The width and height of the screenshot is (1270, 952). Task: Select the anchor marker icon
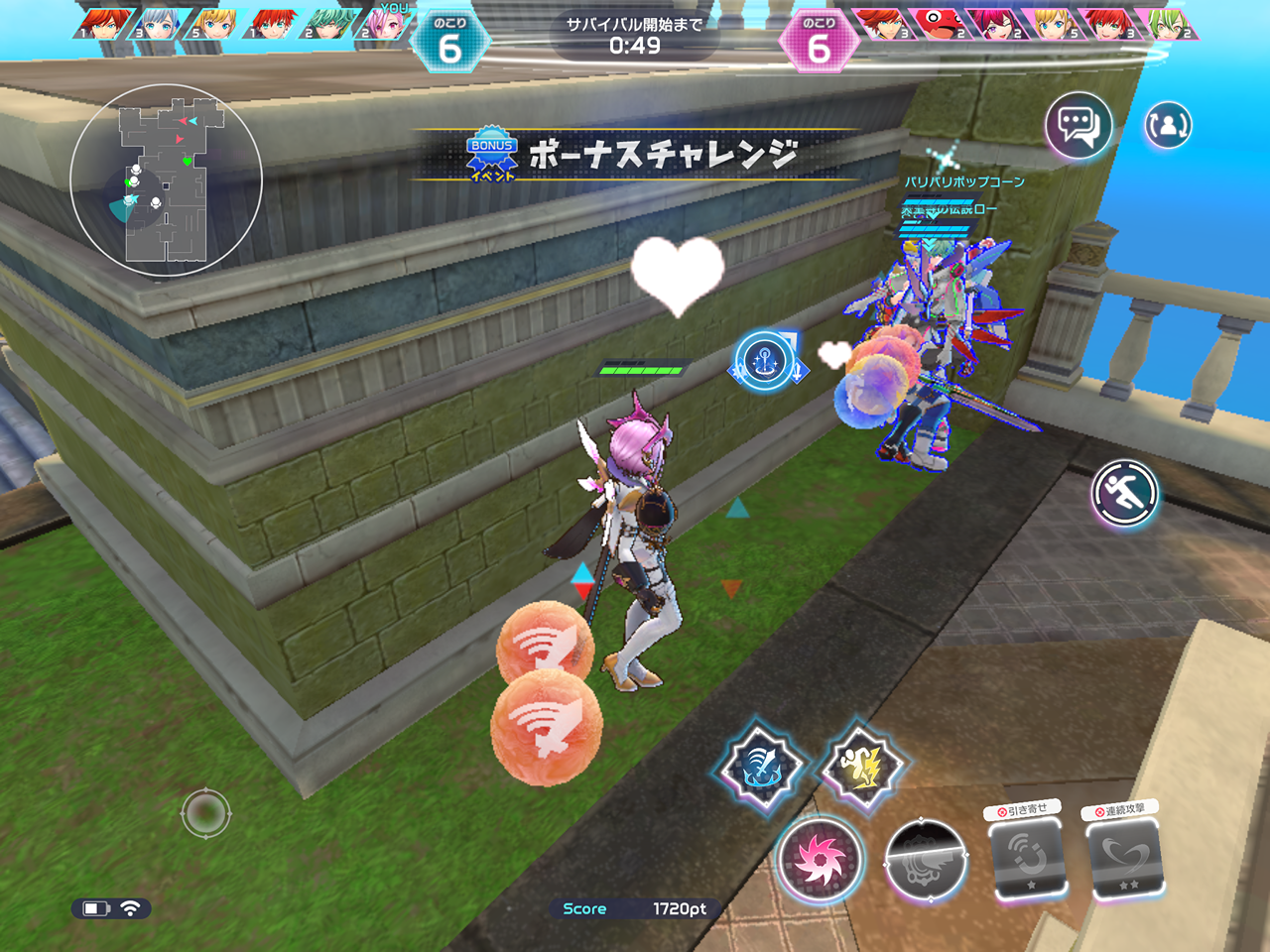[765, 361]
